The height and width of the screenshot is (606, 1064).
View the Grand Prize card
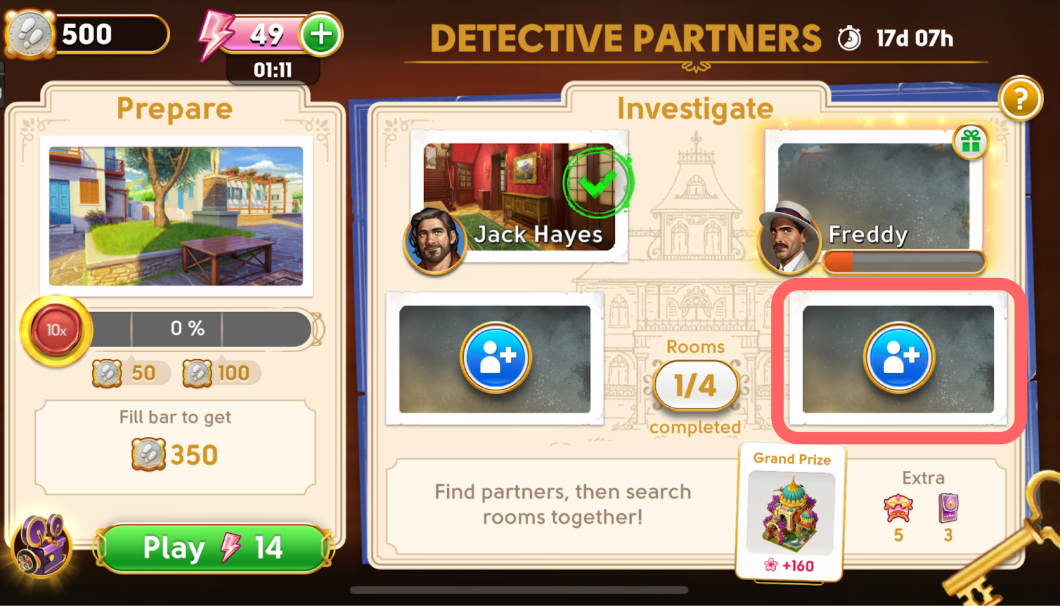click(x=791, y=512)
